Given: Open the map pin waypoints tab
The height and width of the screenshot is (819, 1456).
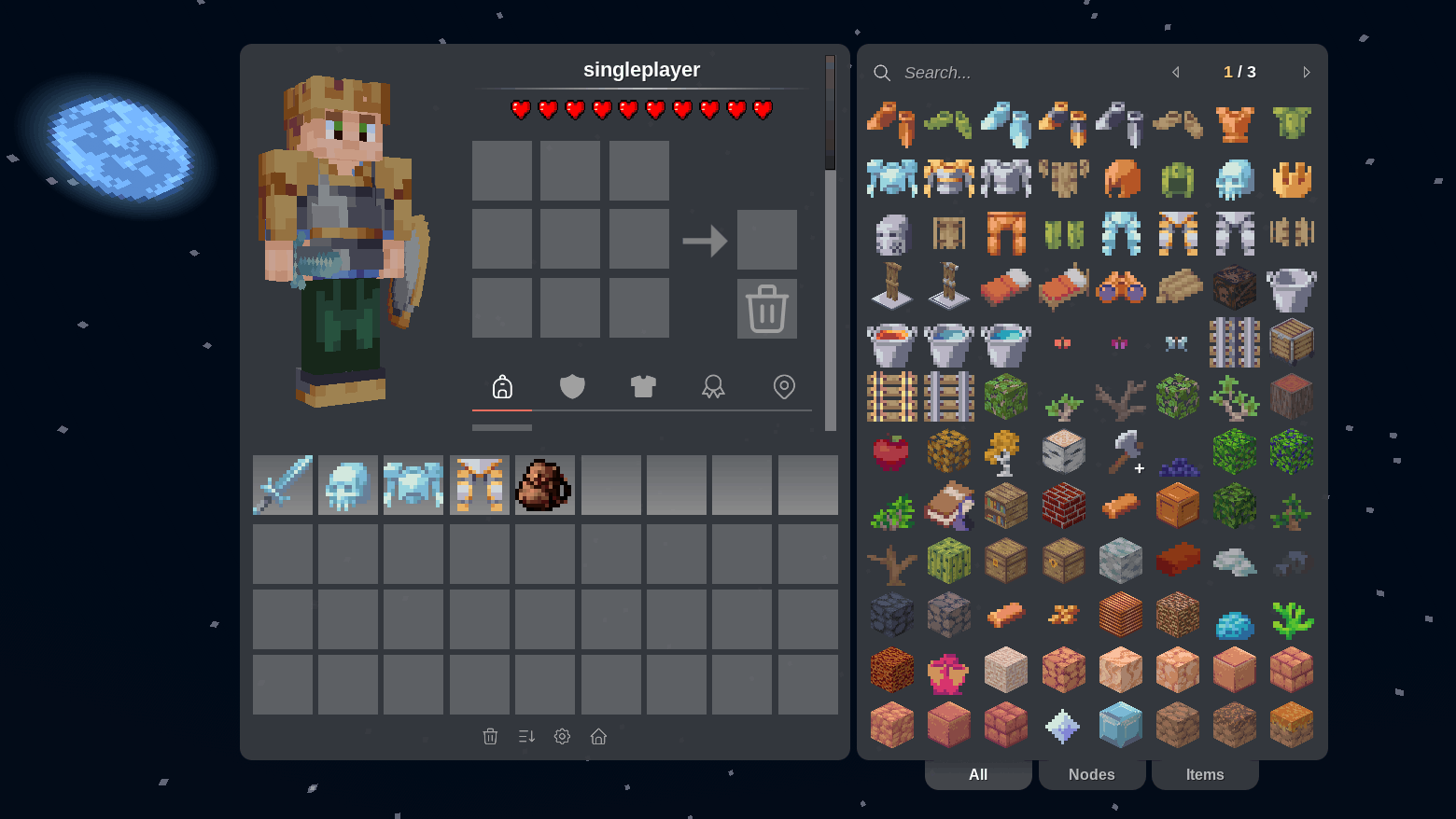Looking at the screenshot, I should [784, 386].
